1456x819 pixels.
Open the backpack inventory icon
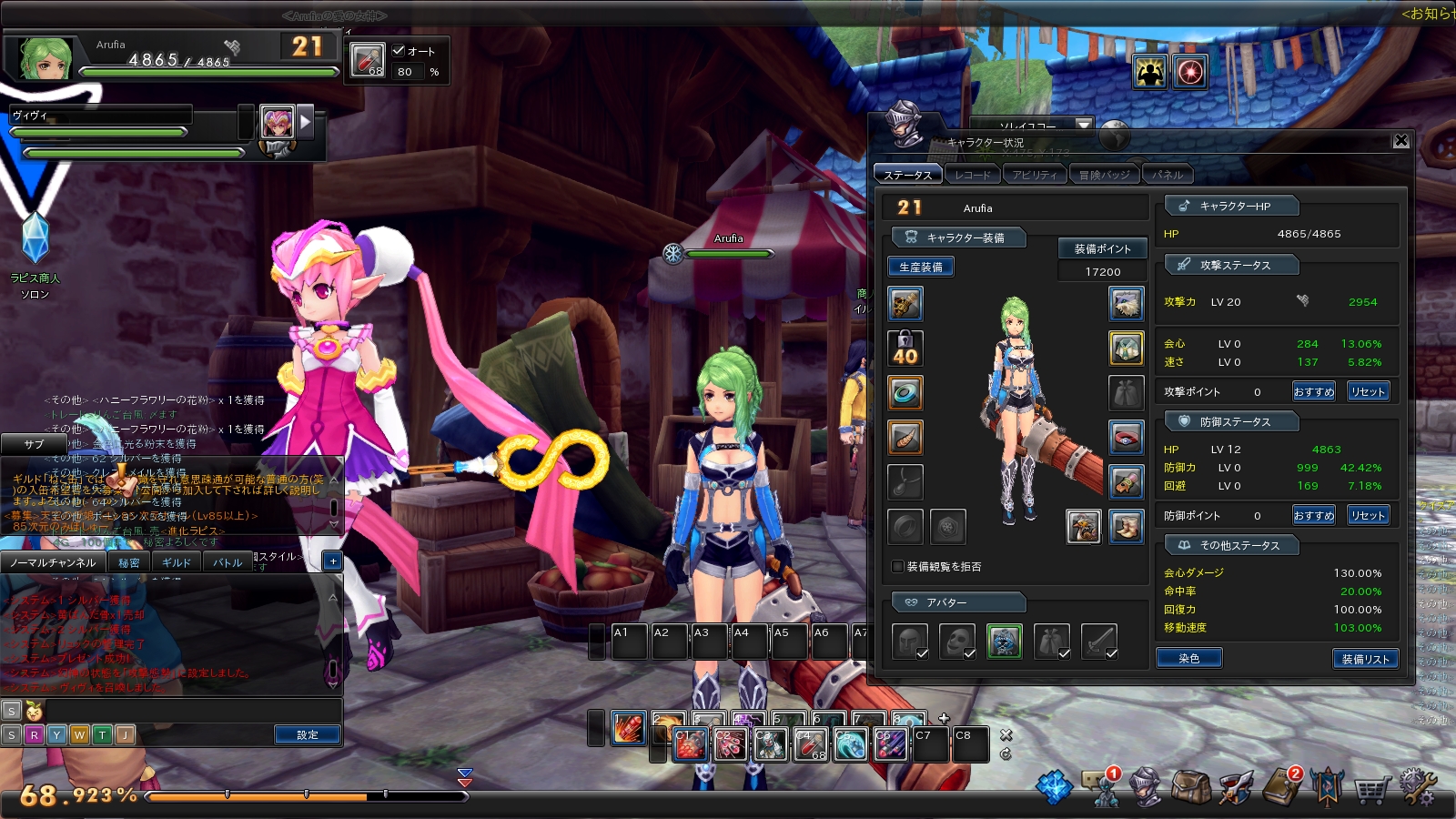pyautogui.click(x=1190, y=786)
